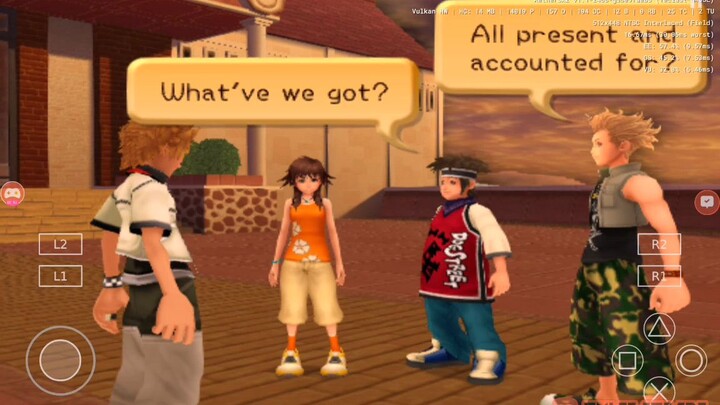
Task: Tap the cross touch button
Action: pos(659,391)
